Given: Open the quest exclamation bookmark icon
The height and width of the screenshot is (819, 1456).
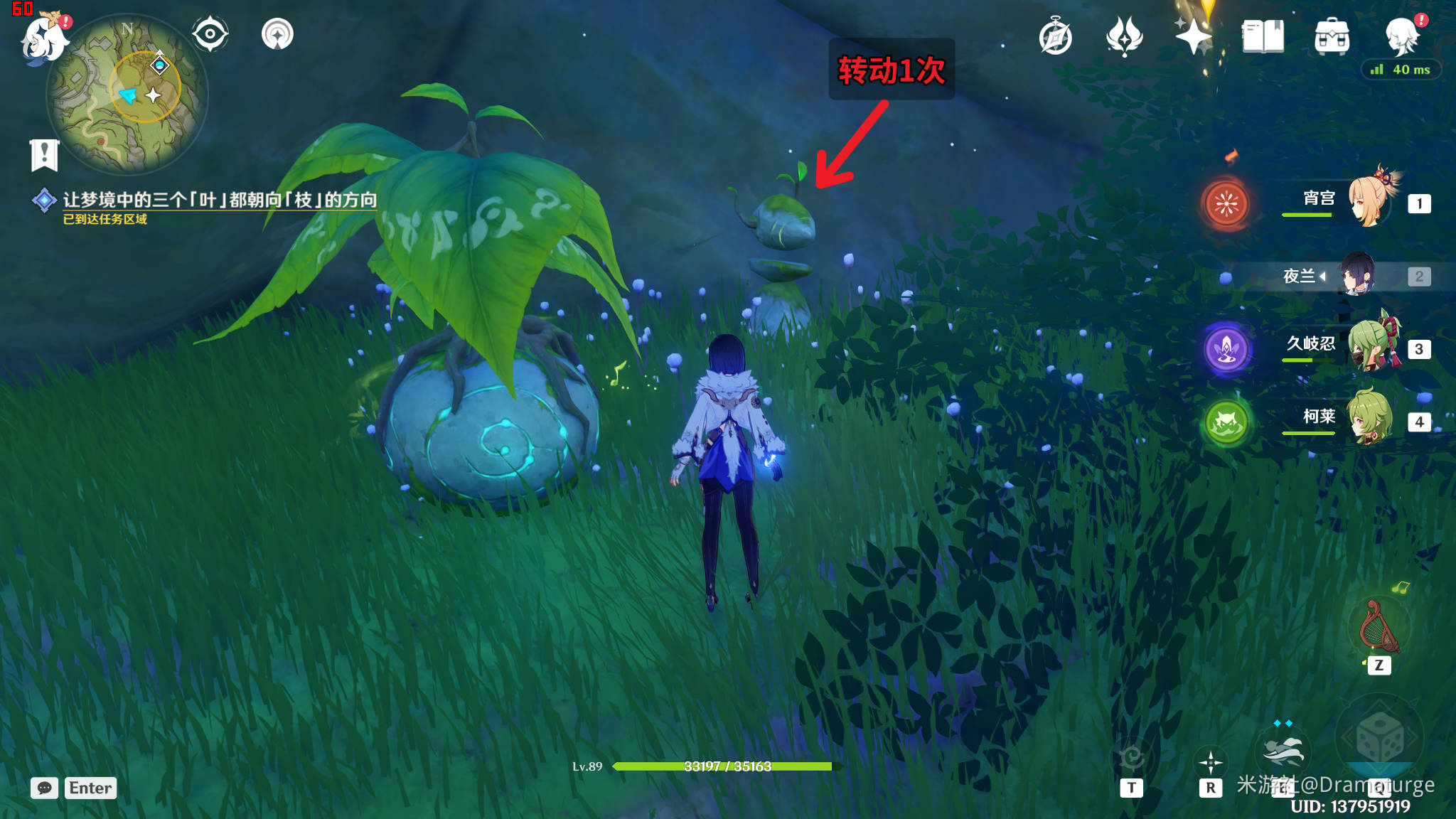Looking at the screenshot, I should click(x=44, y=154).
